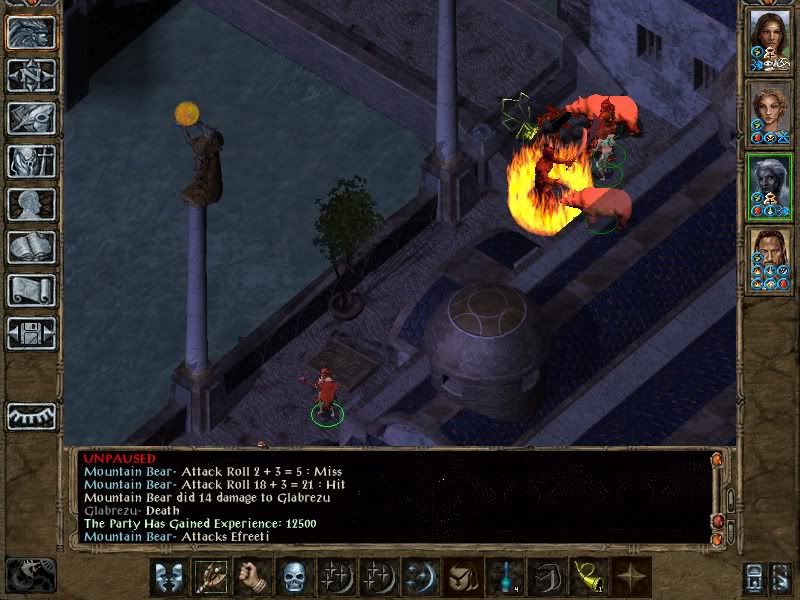Open the options menu with the floppy disk
The image size is (800, 600).
[31, 333]
